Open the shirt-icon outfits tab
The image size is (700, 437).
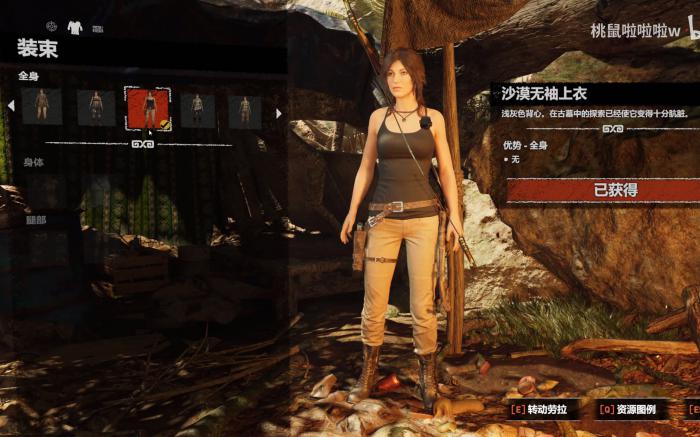(75, 27)
